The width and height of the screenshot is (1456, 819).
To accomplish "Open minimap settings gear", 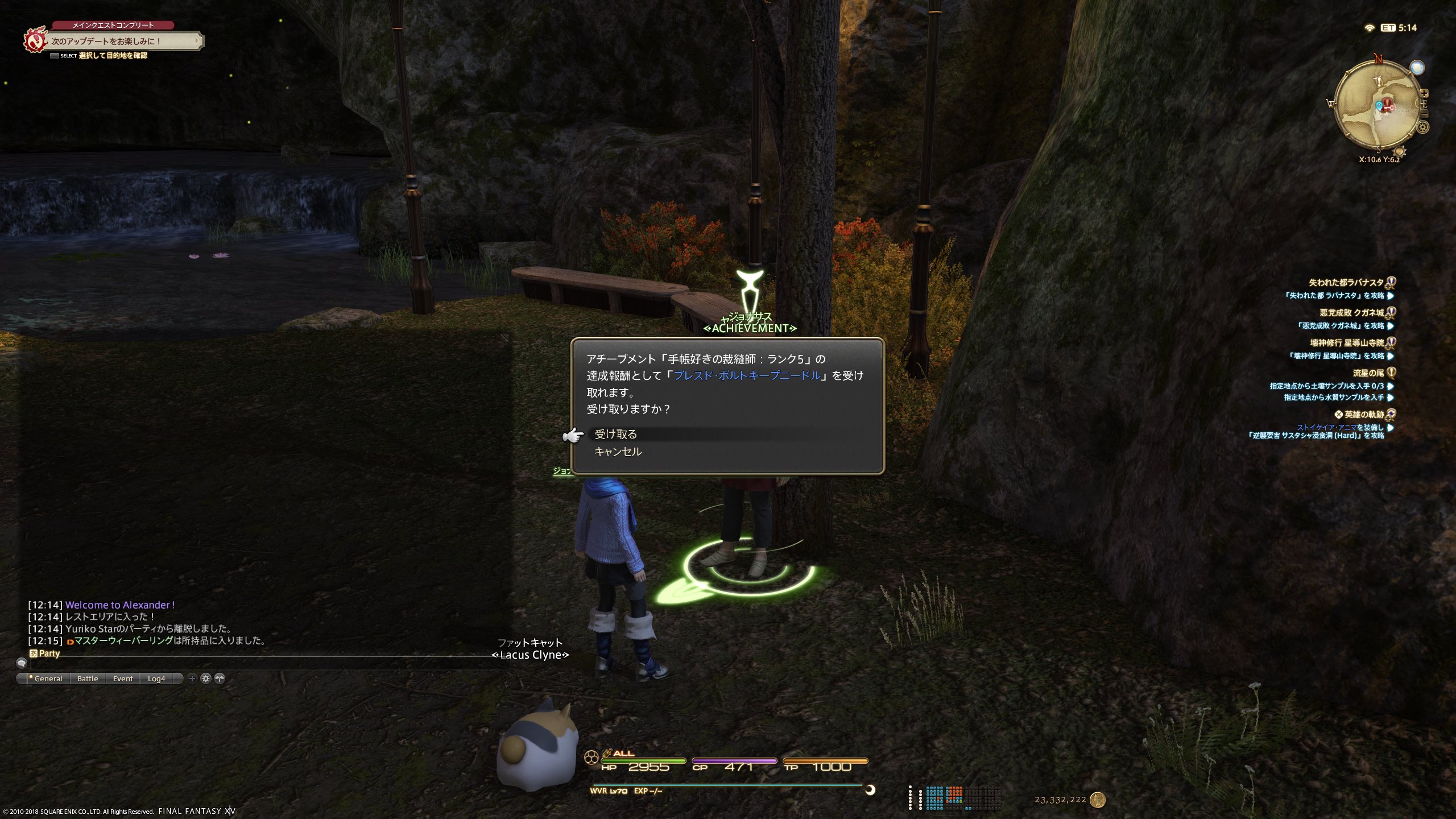I will tap(1424, 127).
